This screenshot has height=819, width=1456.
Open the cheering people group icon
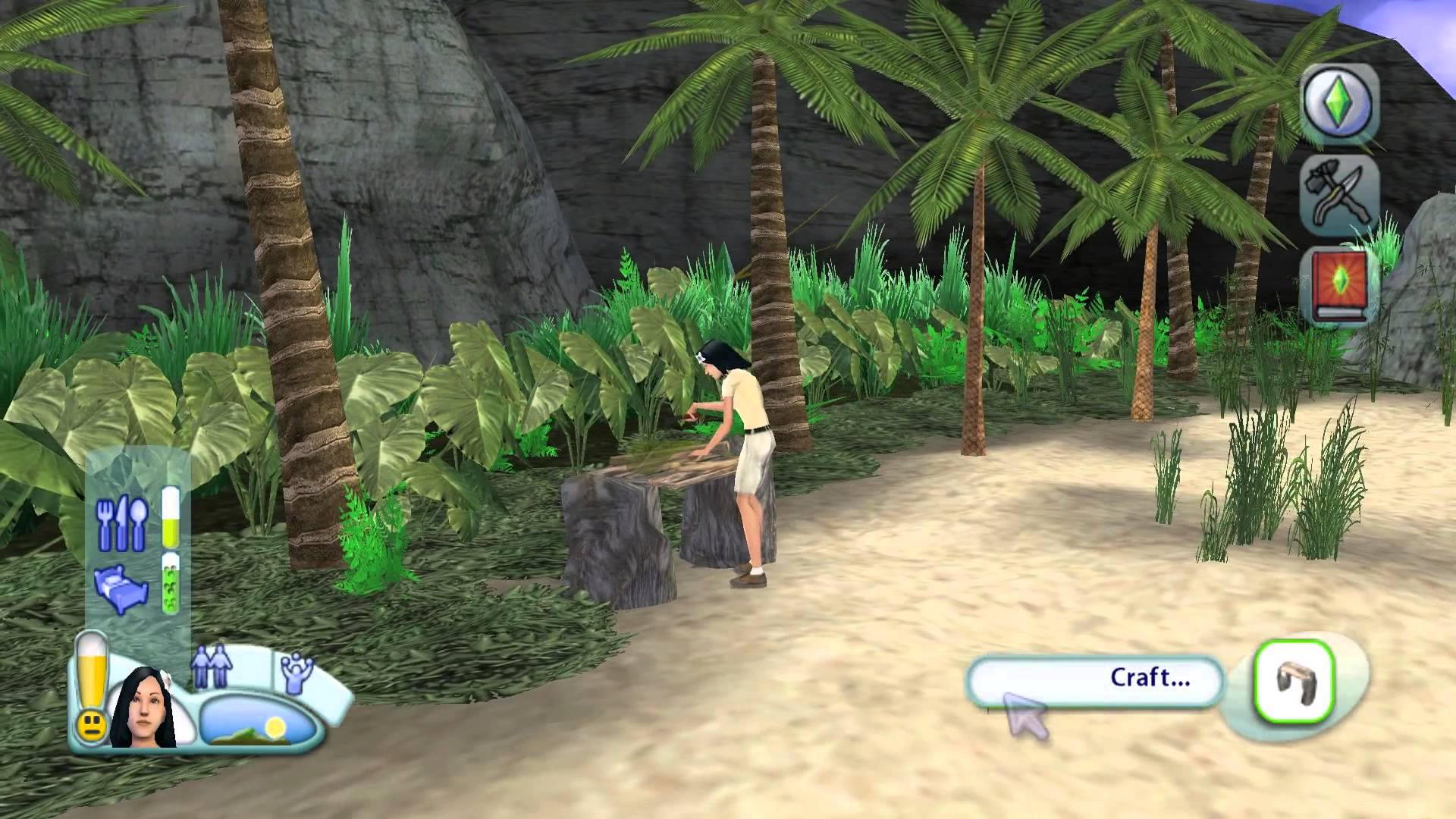293,670
